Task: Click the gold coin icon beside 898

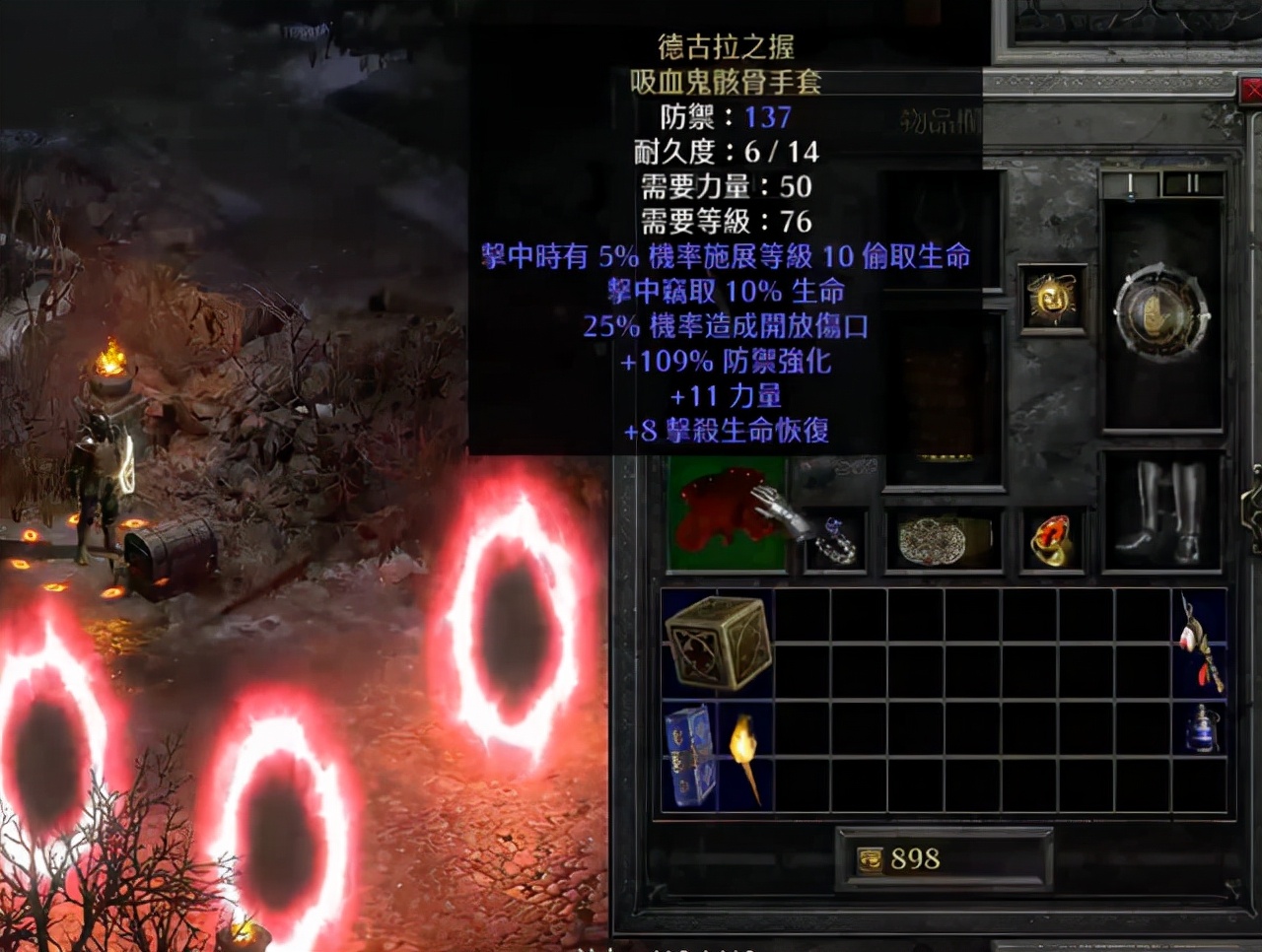Action: 872,858
